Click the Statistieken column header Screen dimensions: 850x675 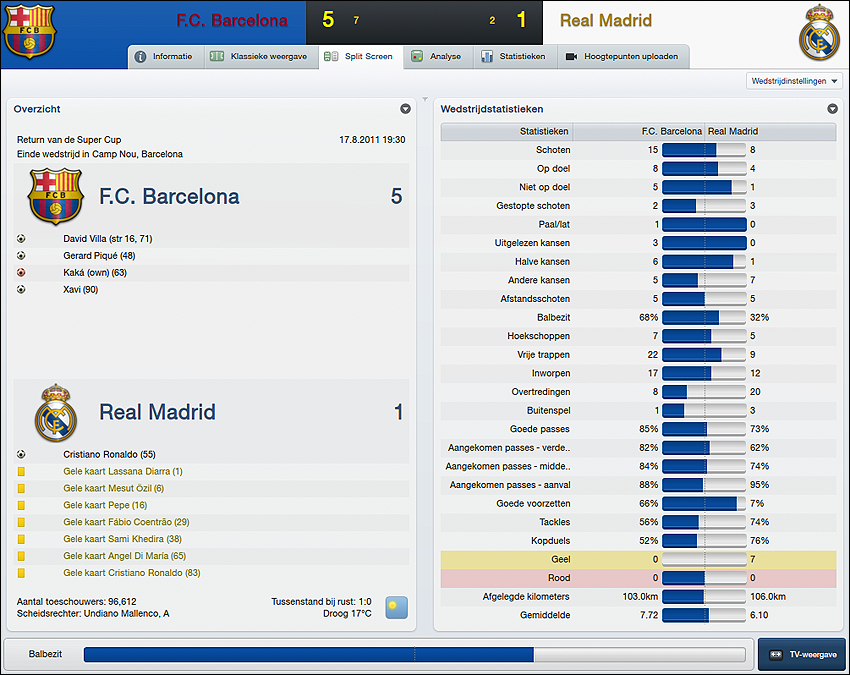(544, 131)
